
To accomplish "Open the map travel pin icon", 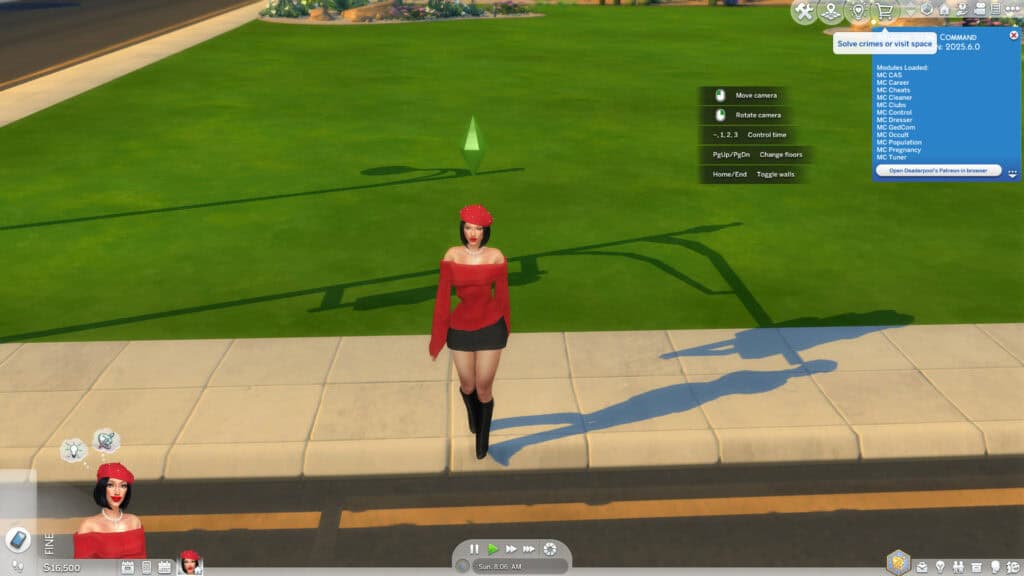I will [x=830, y=12].
